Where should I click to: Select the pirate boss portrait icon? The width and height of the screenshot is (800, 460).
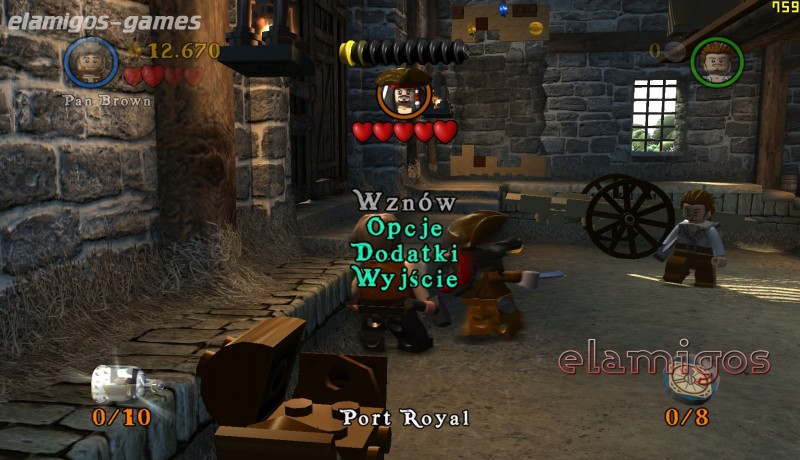[x=404, y=93]
